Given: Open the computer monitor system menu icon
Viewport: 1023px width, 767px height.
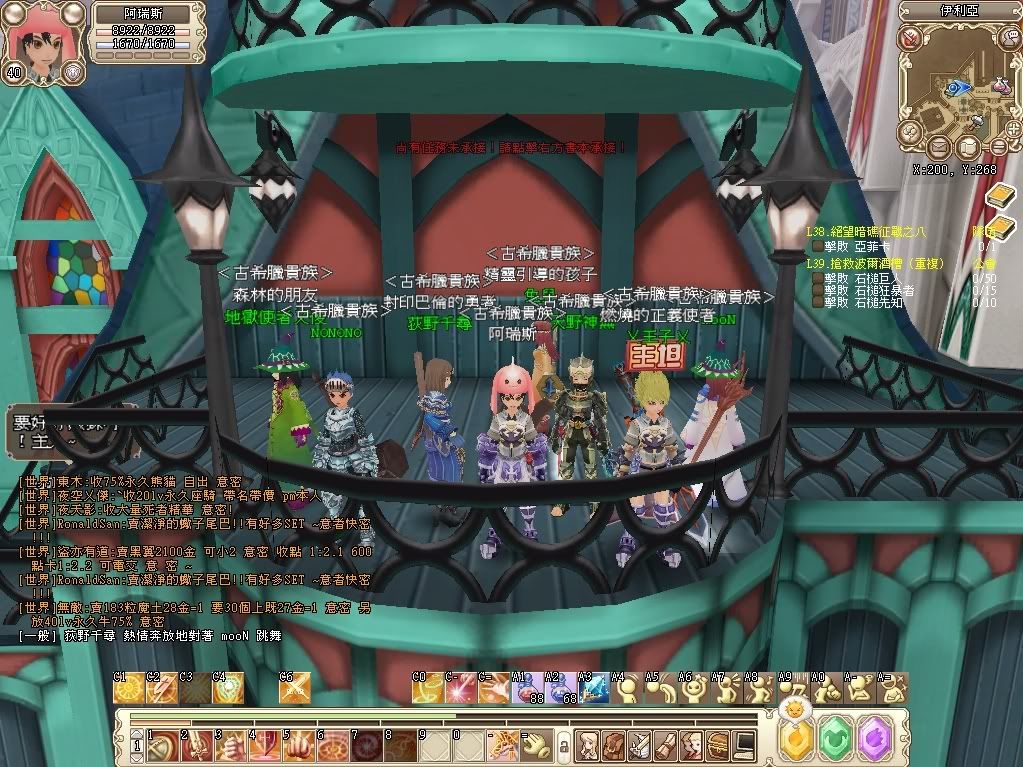Looking at the screenshot, I should point(744,744).
